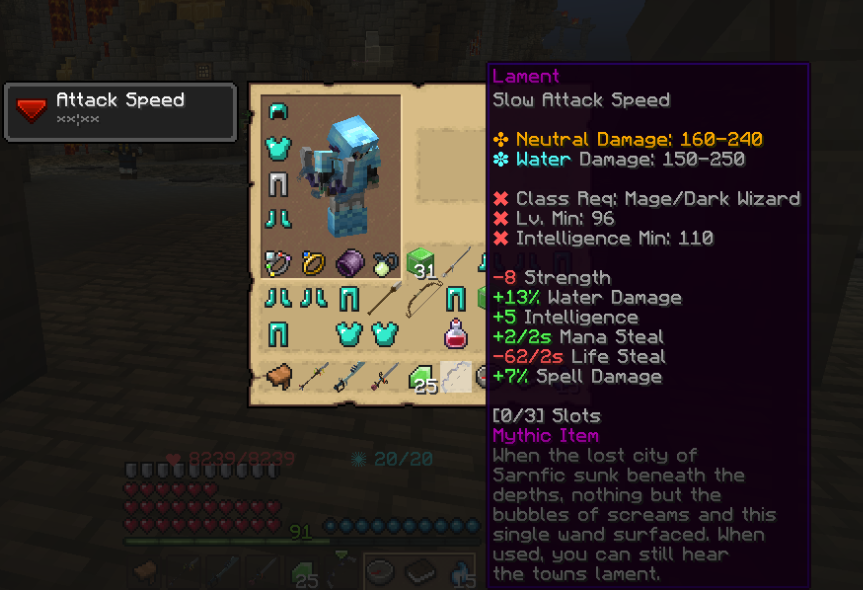The height and width of the screenshot is (590, 863).
Task: Click the purple bracelet accessory
Action: coord(349,263)
